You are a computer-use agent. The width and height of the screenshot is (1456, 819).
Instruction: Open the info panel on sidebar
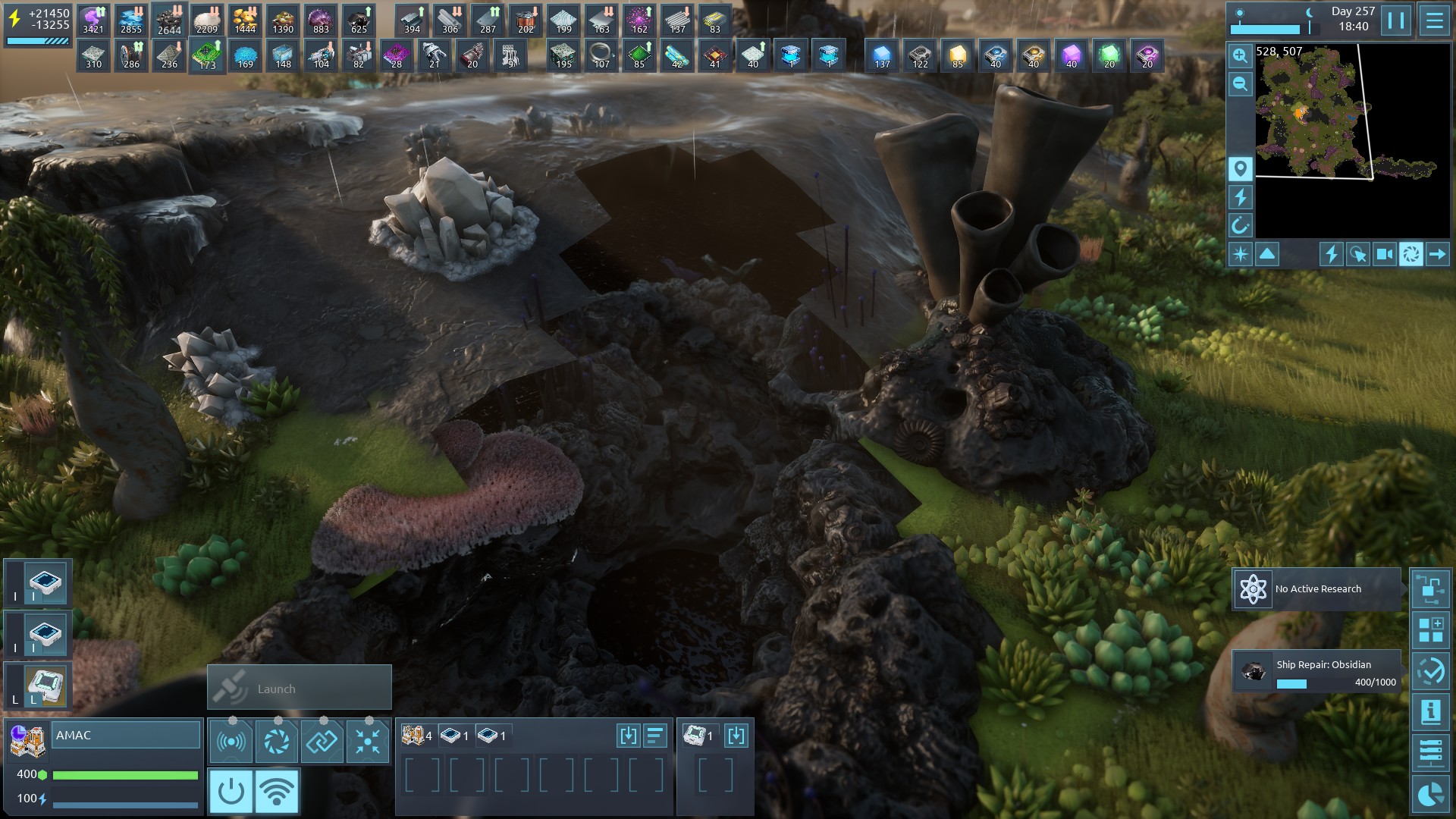coord(1430,711)
